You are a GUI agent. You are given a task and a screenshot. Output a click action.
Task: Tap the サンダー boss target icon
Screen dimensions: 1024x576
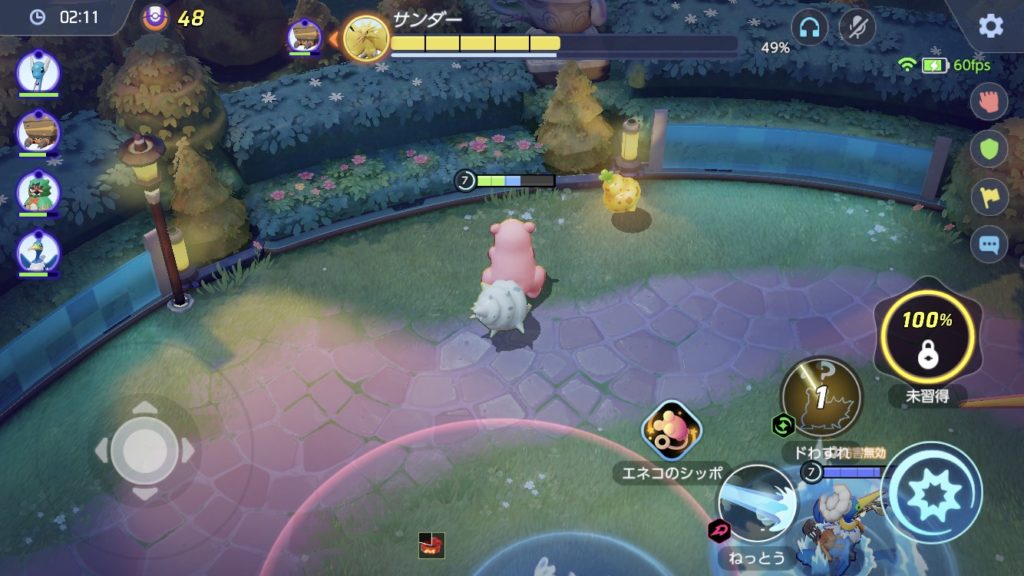(365, 38)
